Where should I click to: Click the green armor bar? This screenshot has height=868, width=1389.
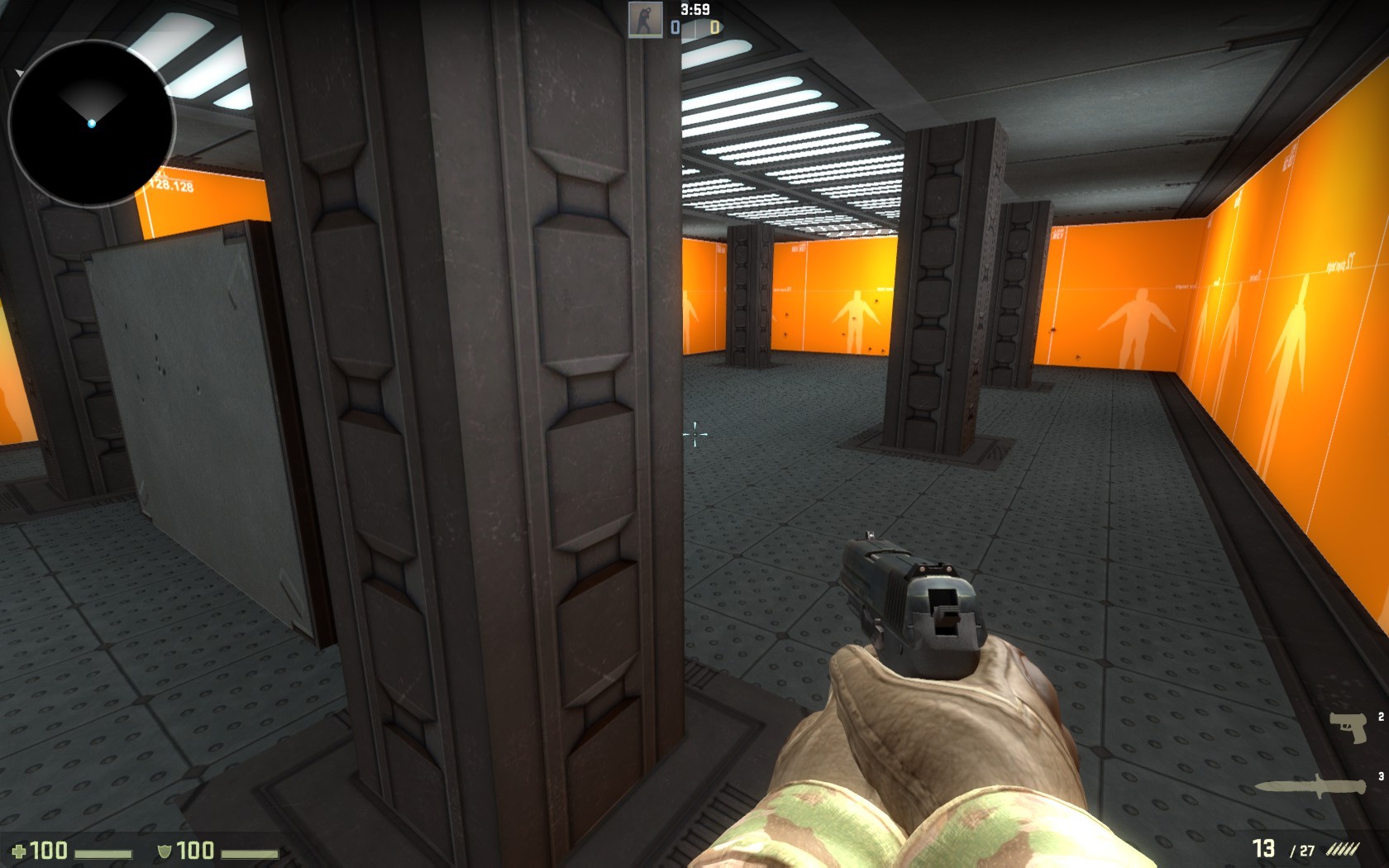click(x=250, y=856)
